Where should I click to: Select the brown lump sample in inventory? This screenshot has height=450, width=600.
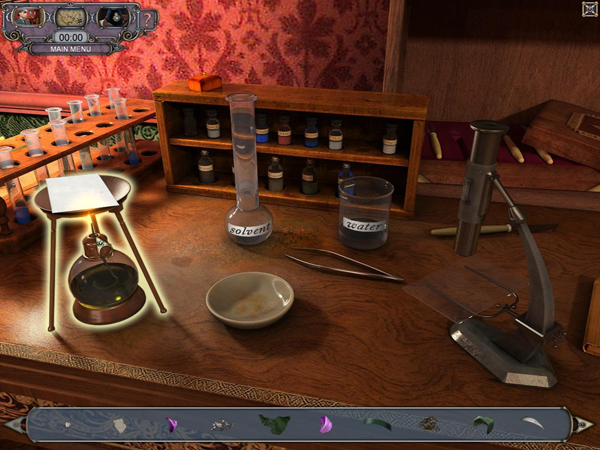[x=430, y=424]
